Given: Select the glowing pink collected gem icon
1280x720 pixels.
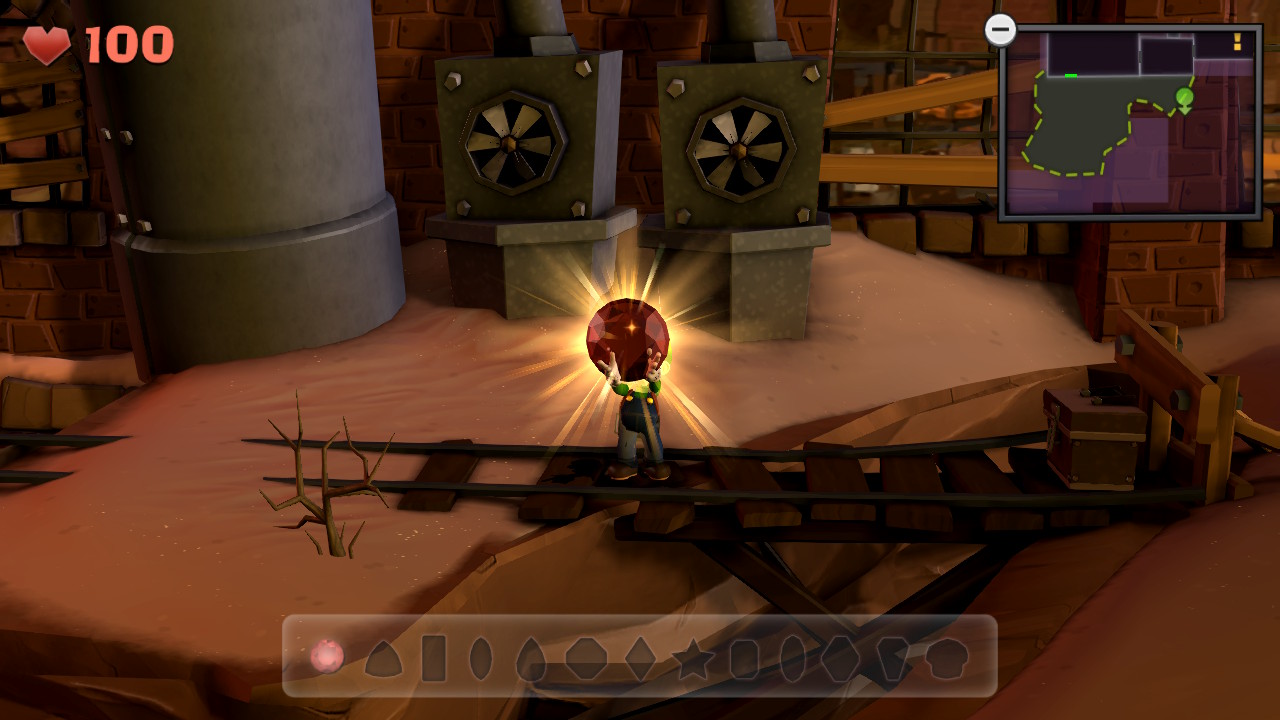Looking at the screenshot, I should pyautogui.click(x=328, y=657).
